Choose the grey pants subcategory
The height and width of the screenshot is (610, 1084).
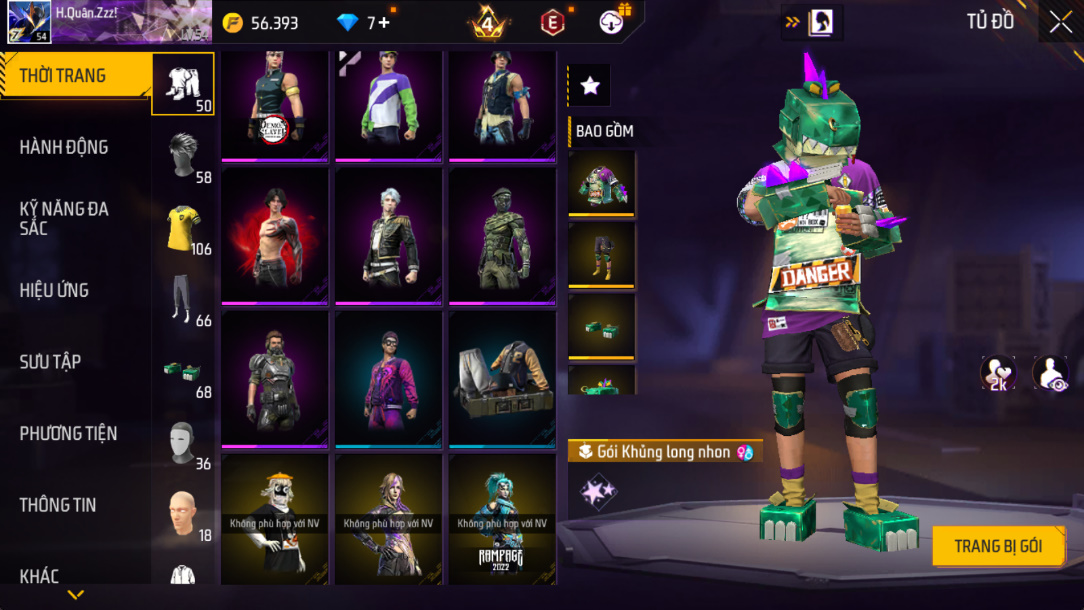pos(183,298)
